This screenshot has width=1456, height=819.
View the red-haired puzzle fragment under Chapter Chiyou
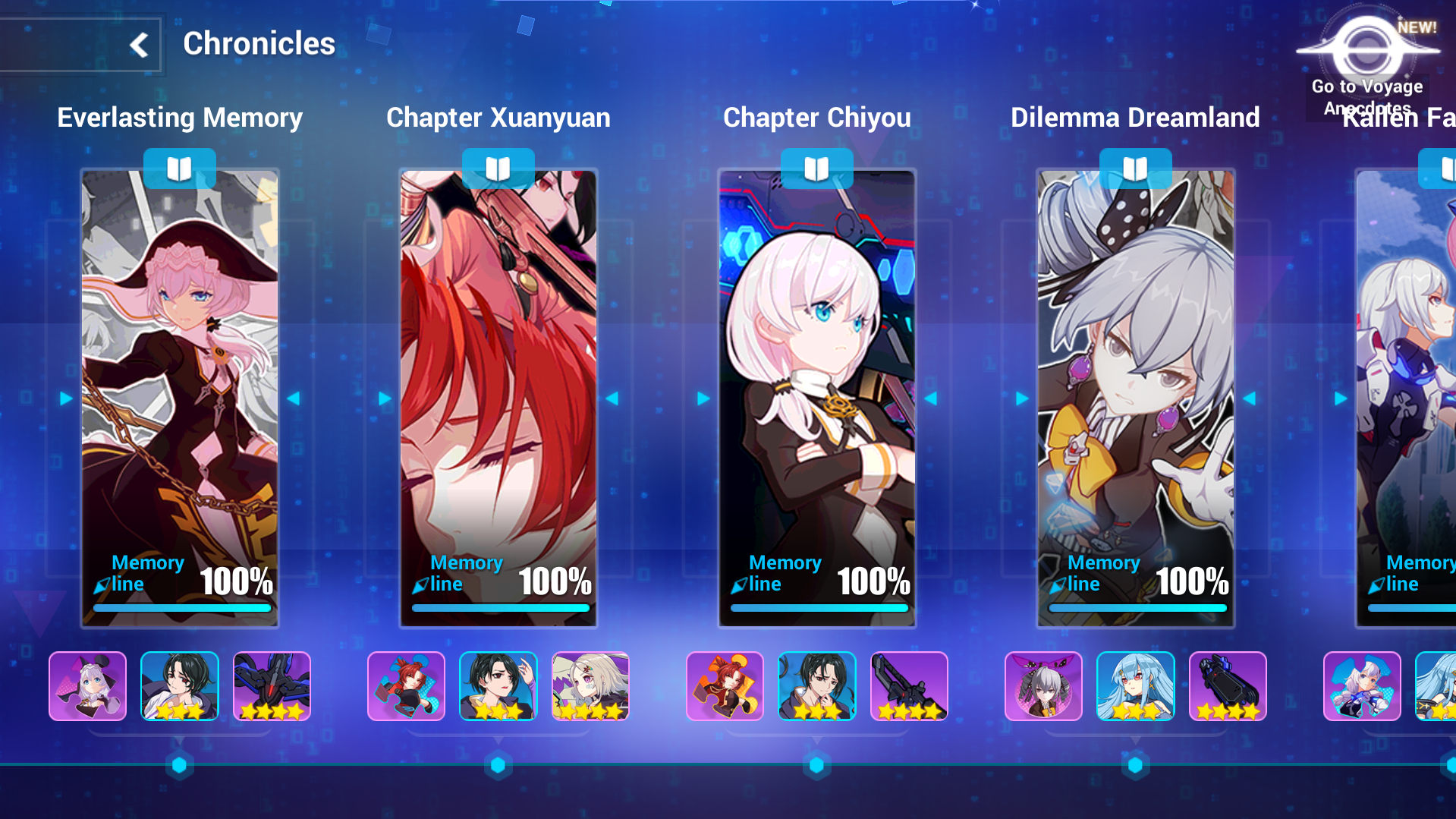click(725, 686)
